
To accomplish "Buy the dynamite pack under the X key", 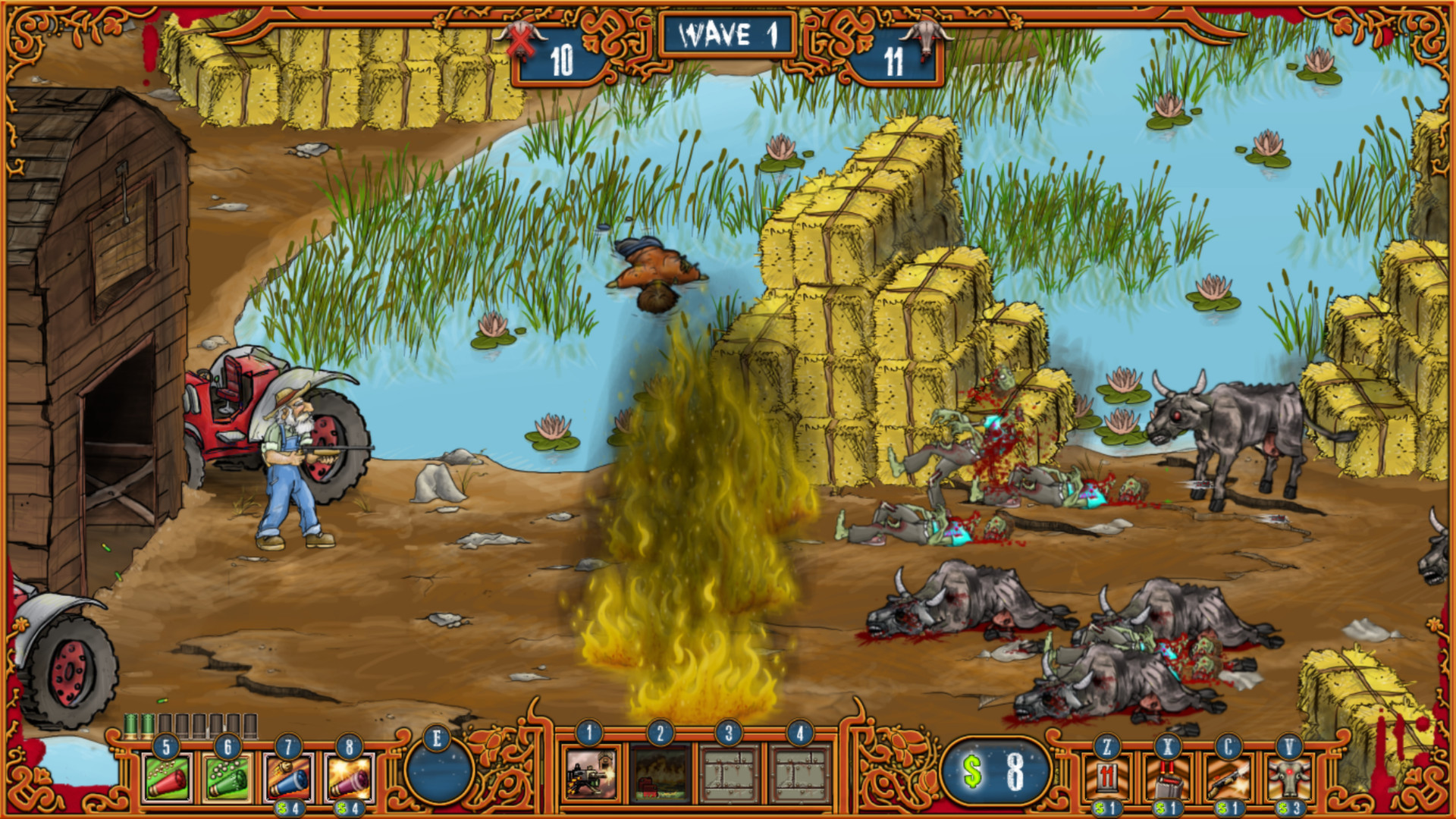I will (x=1169, y=777).
